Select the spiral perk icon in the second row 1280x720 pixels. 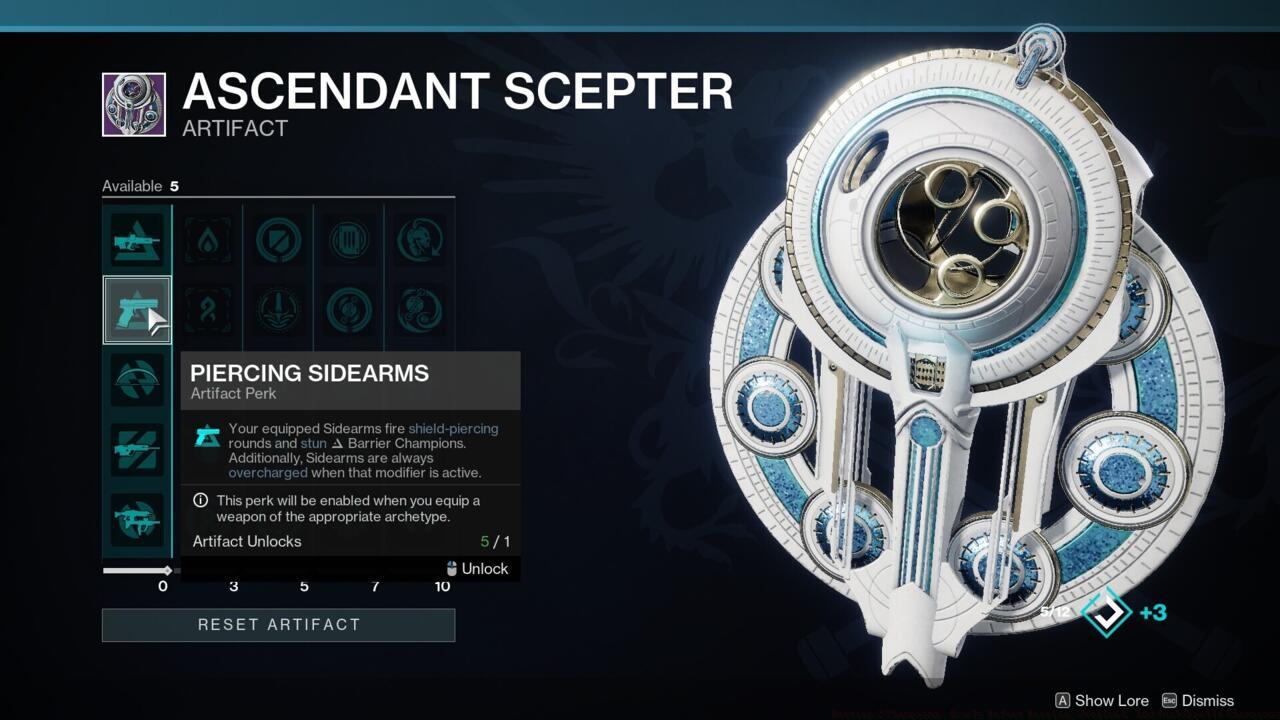tap(347, 310)
